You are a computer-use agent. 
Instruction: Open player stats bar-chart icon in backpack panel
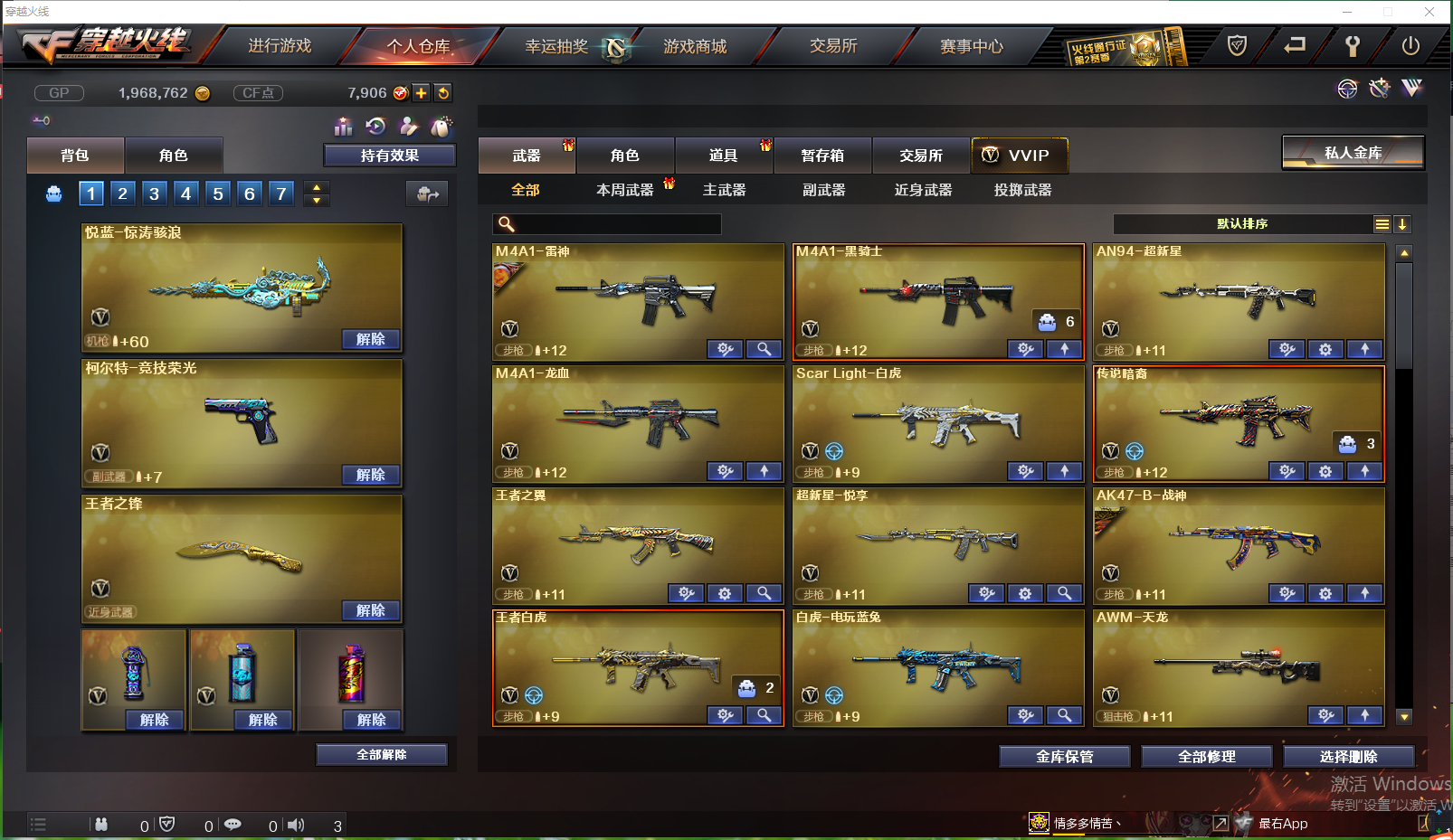343,127
